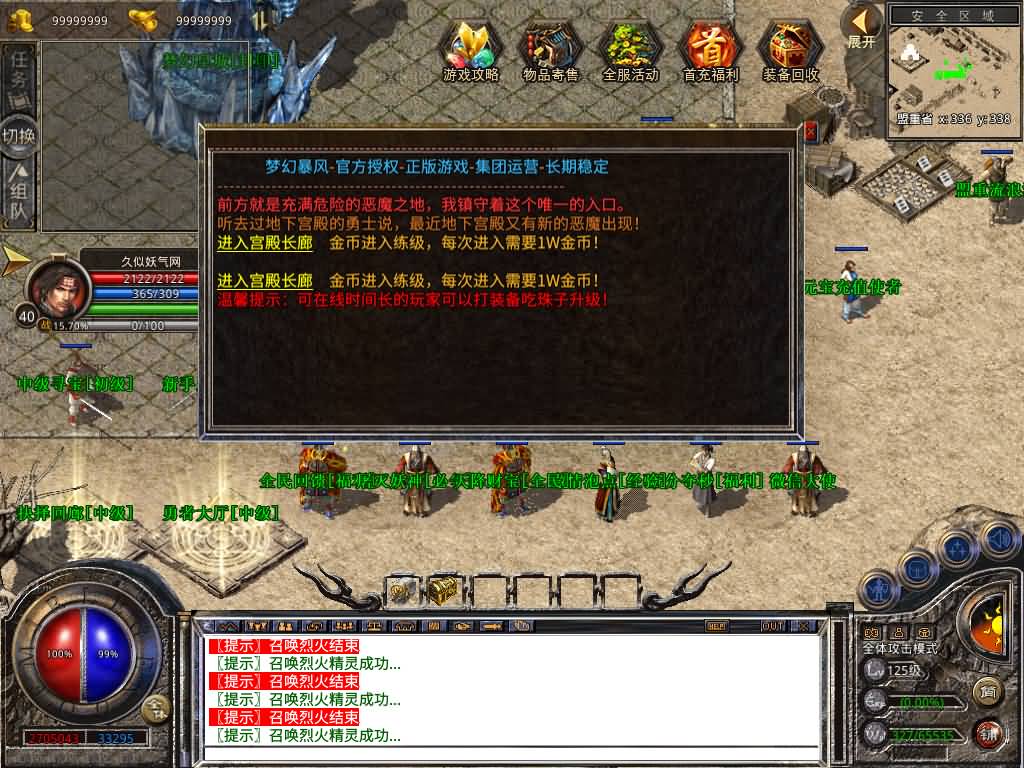This screenshot has height=768, width=1024.
Task: Click the gold arrow beside the portrait
Action: pyautogui.click(x=14, y=260)
